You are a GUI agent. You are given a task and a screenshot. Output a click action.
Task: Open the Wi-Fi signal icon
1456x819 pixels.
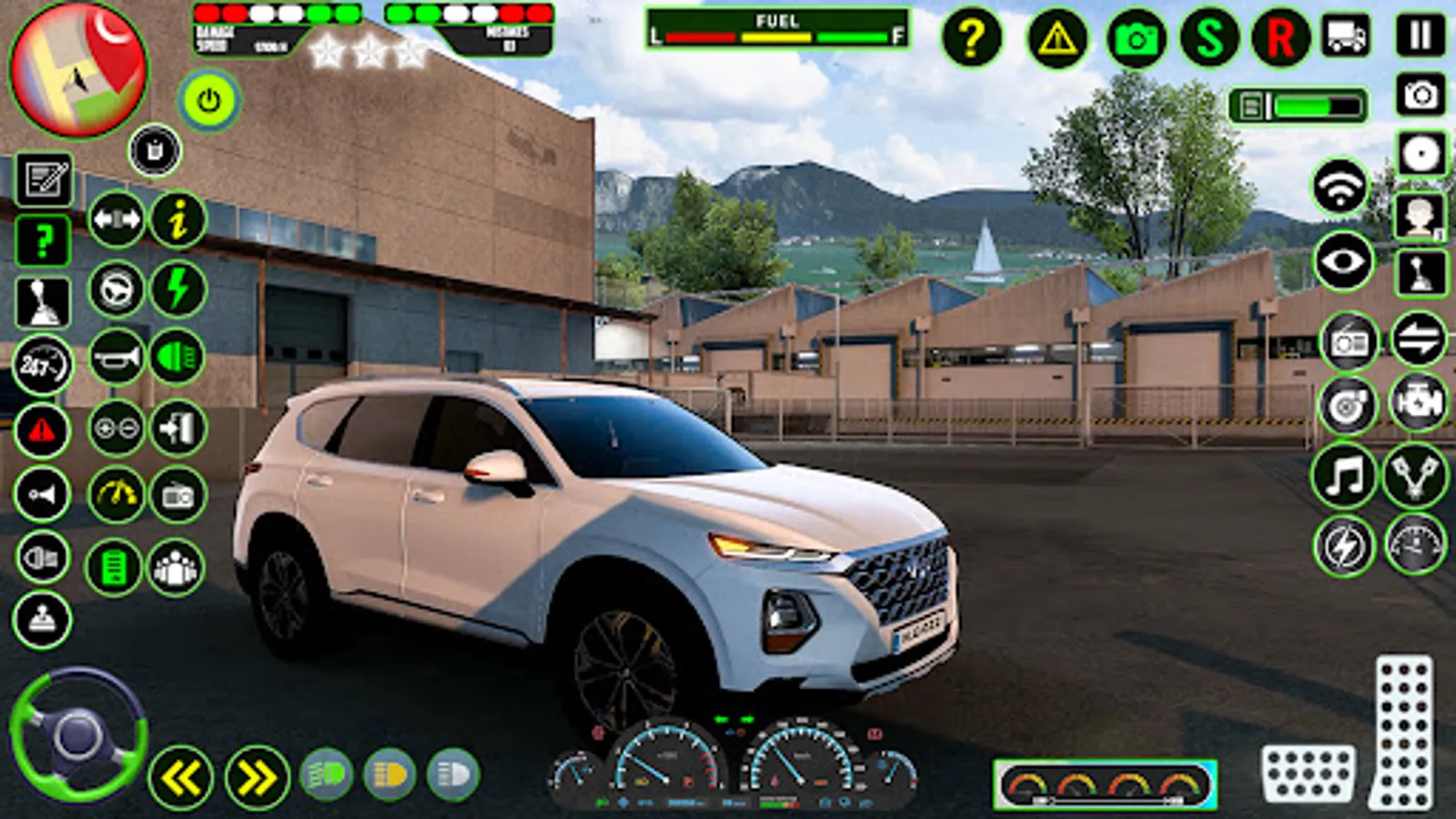(x=1340, y=187)
